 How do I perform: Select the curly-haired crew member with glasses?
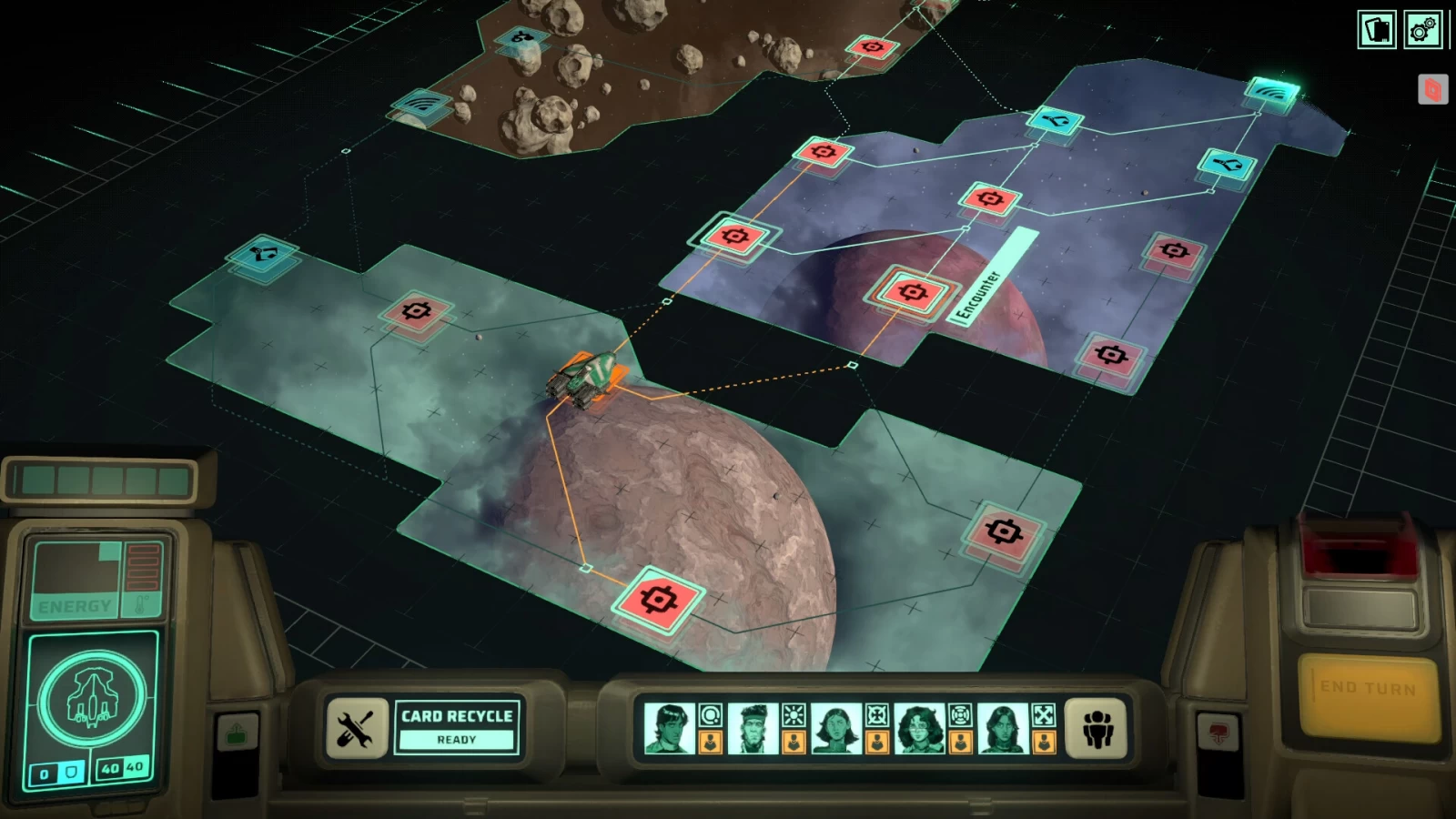pos(920,728)
